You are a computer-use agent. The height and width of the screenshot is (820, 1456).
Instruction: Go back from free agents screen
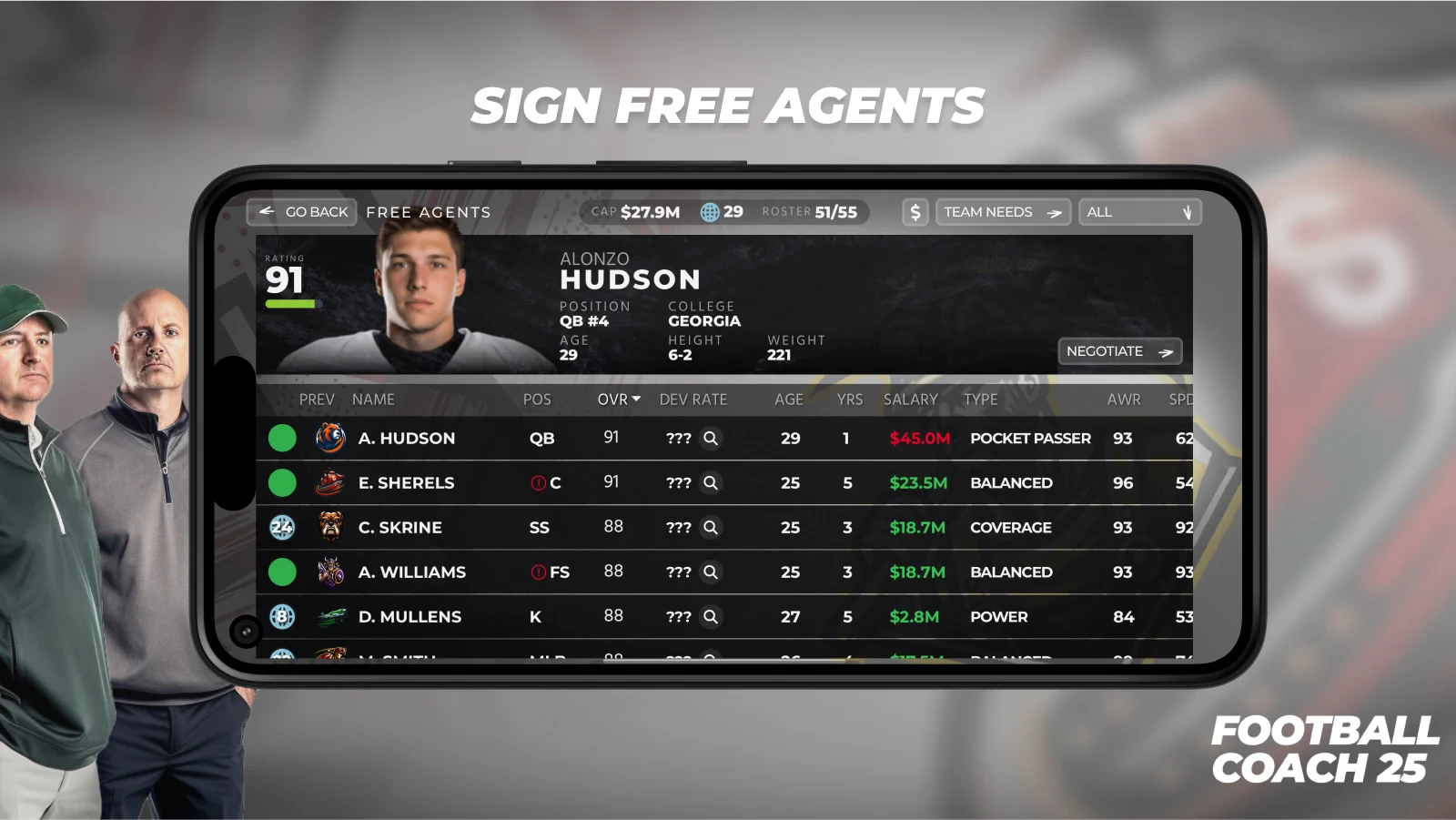(x=302, y=212)
